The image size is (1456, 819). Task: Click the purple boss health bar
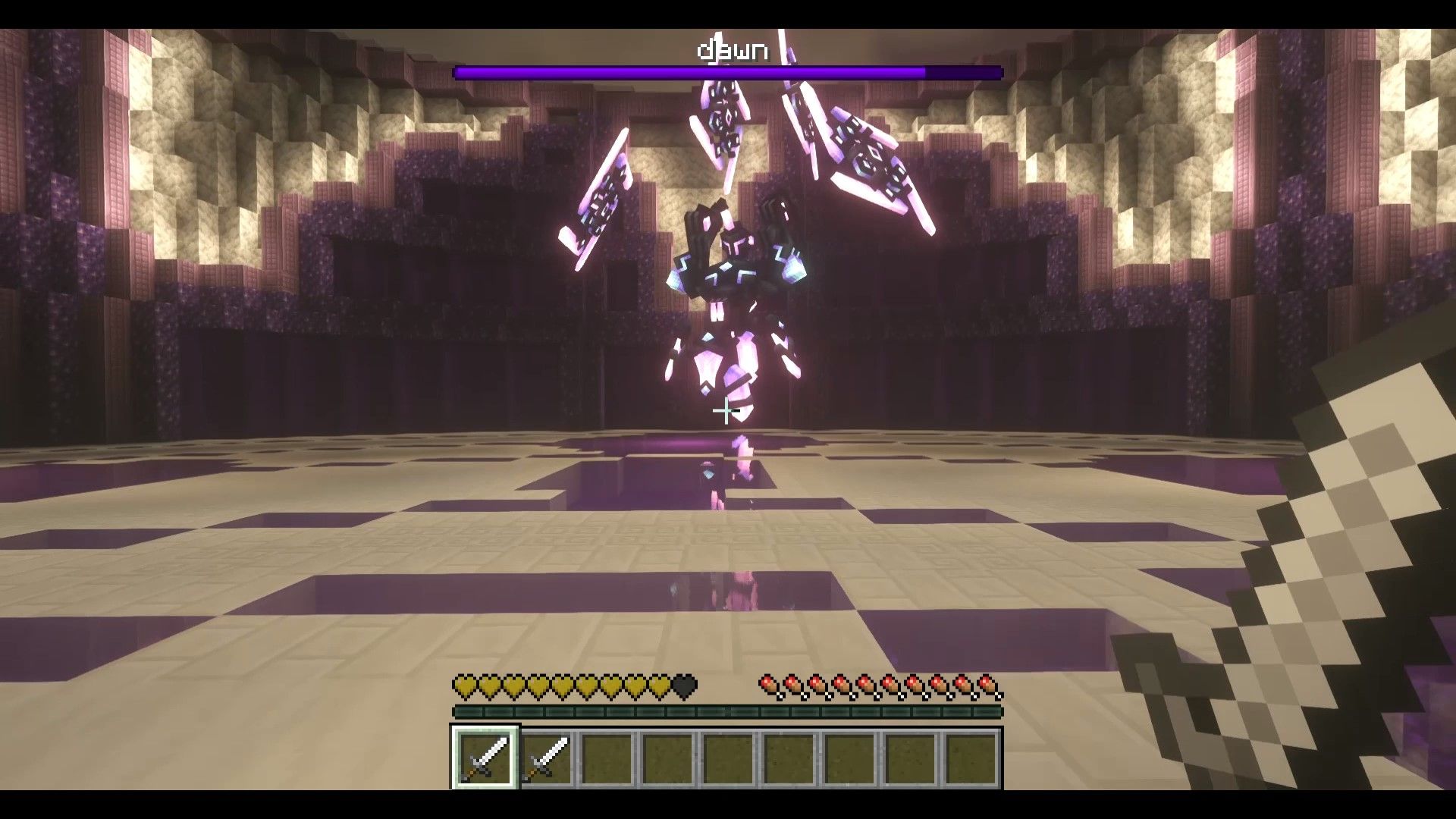click(728, 71)
